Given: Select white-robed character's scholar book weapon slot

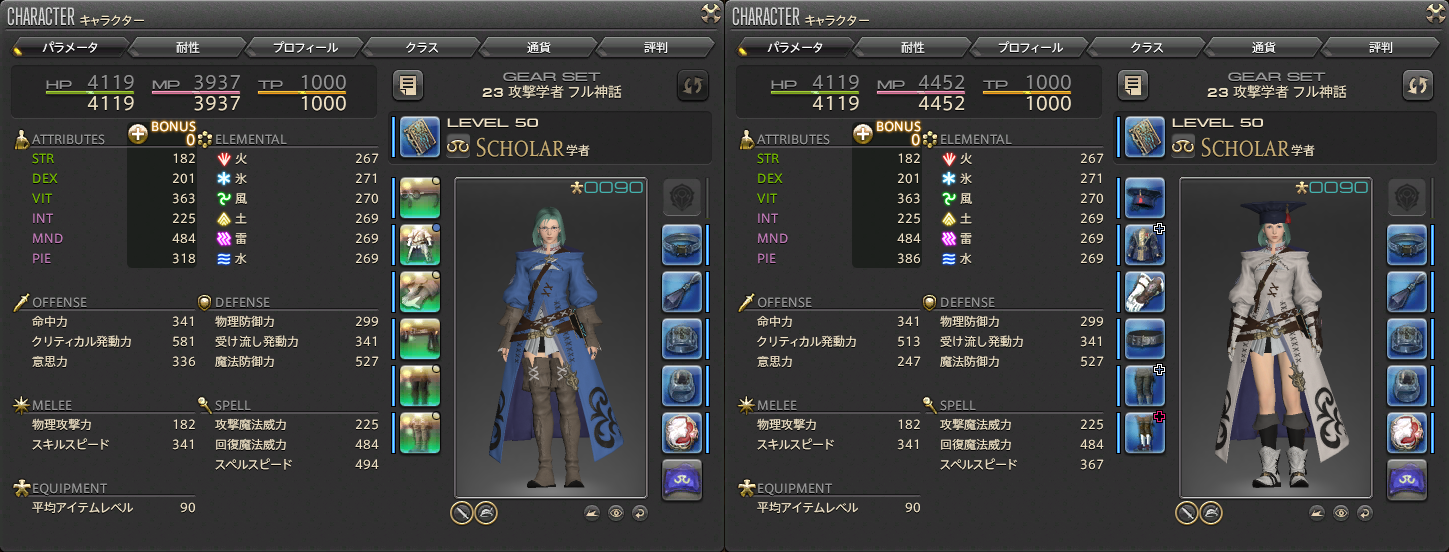Looking at the screenshot, I should 1144,136.
